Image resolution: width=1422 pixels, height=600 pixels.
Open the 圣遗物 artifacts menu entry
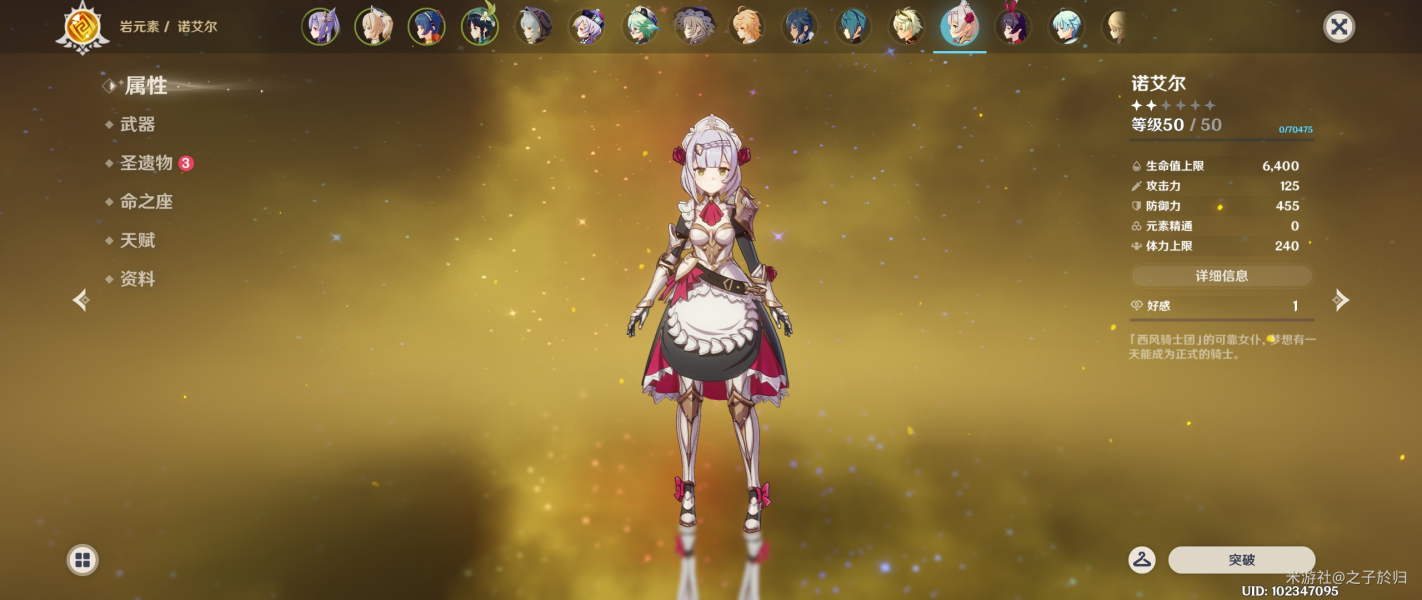pos(147,163)
